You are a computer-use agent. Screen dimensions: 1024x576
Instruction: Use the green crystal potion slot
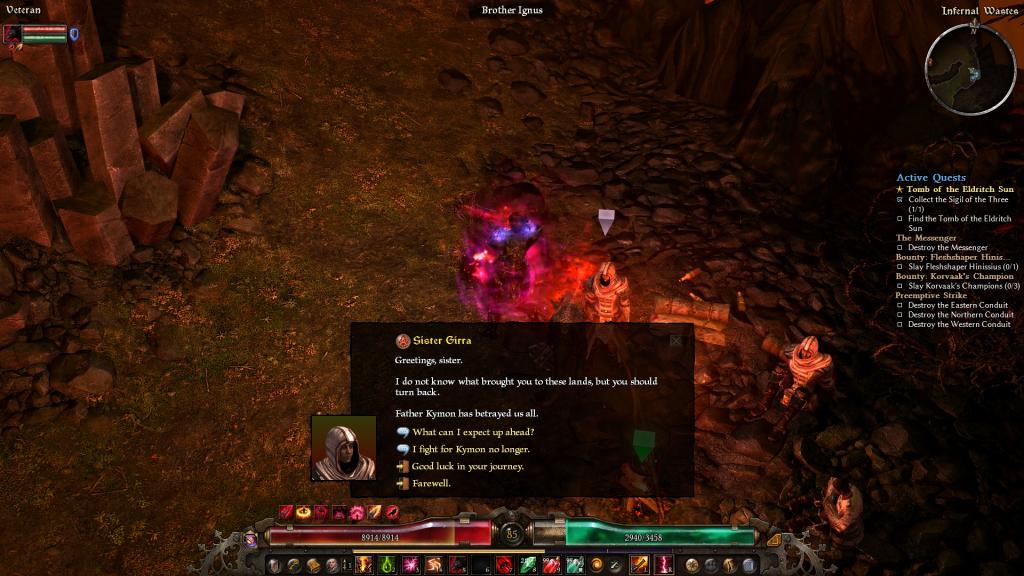[x=528, y=565]
